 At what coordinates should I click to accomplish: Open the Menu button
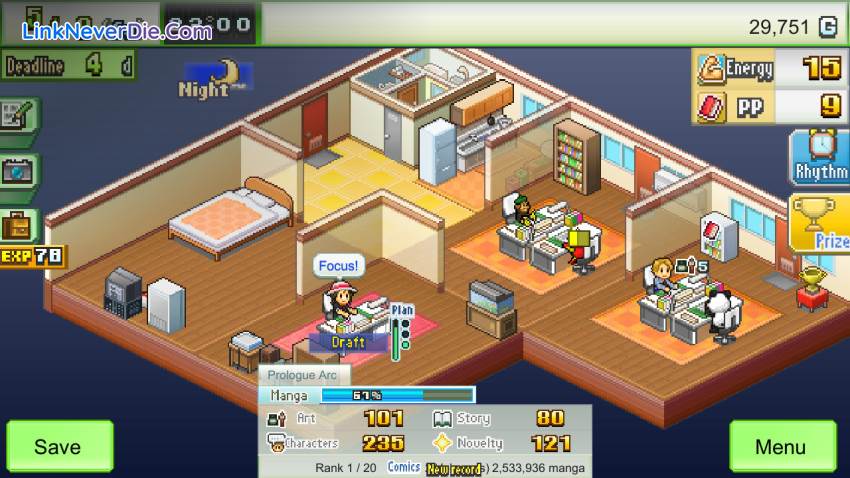781,446
